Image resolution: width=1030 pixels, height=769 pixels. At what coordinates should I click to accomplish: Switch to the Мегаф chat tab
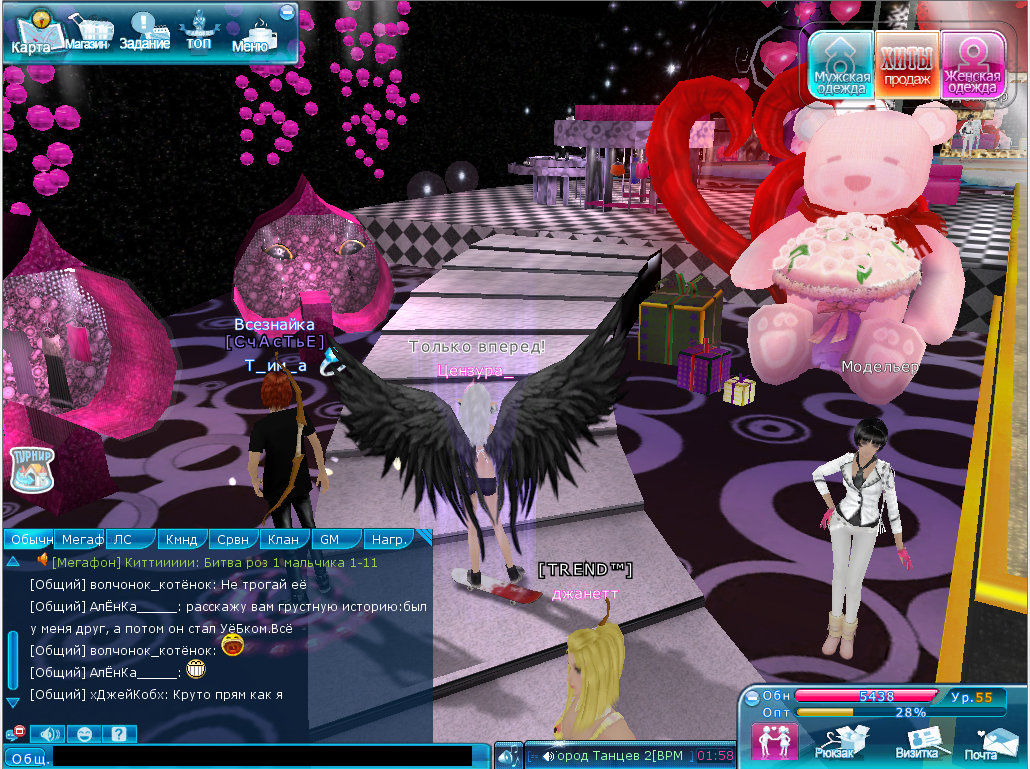tap(81, 540)
